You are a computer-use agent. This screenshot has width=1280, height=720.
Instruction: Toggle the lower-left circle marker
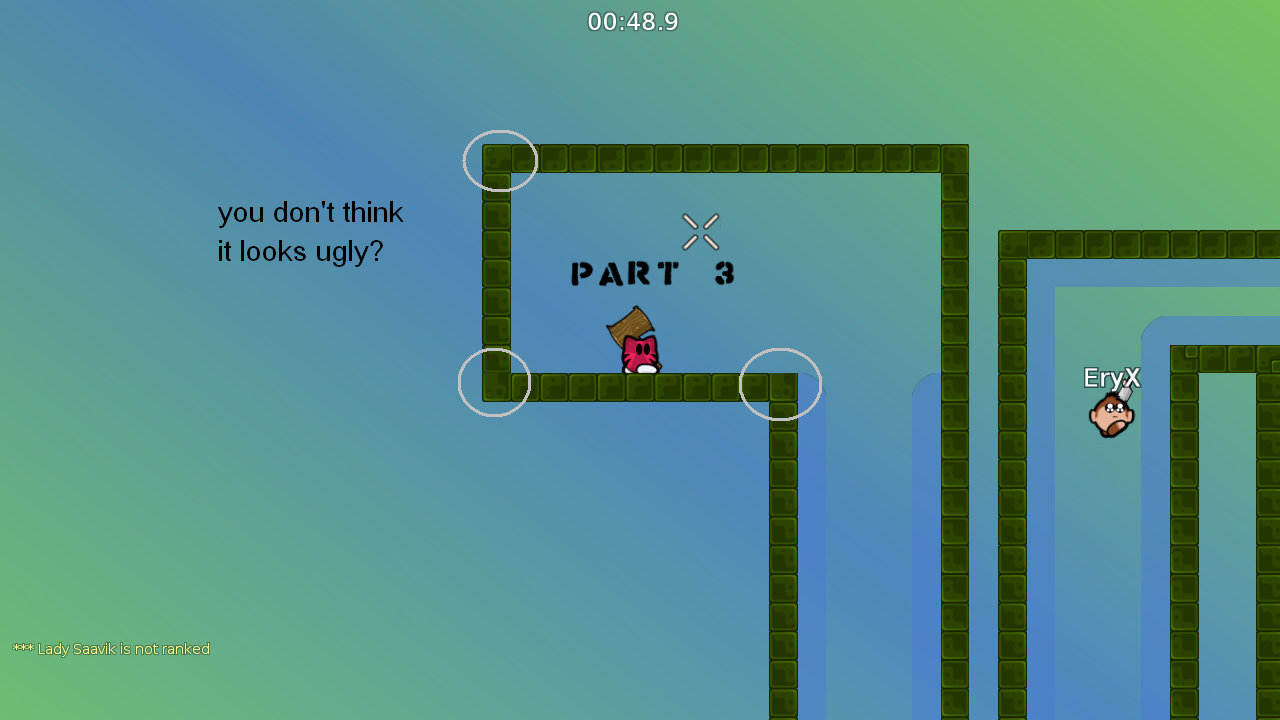coord(494,381)
